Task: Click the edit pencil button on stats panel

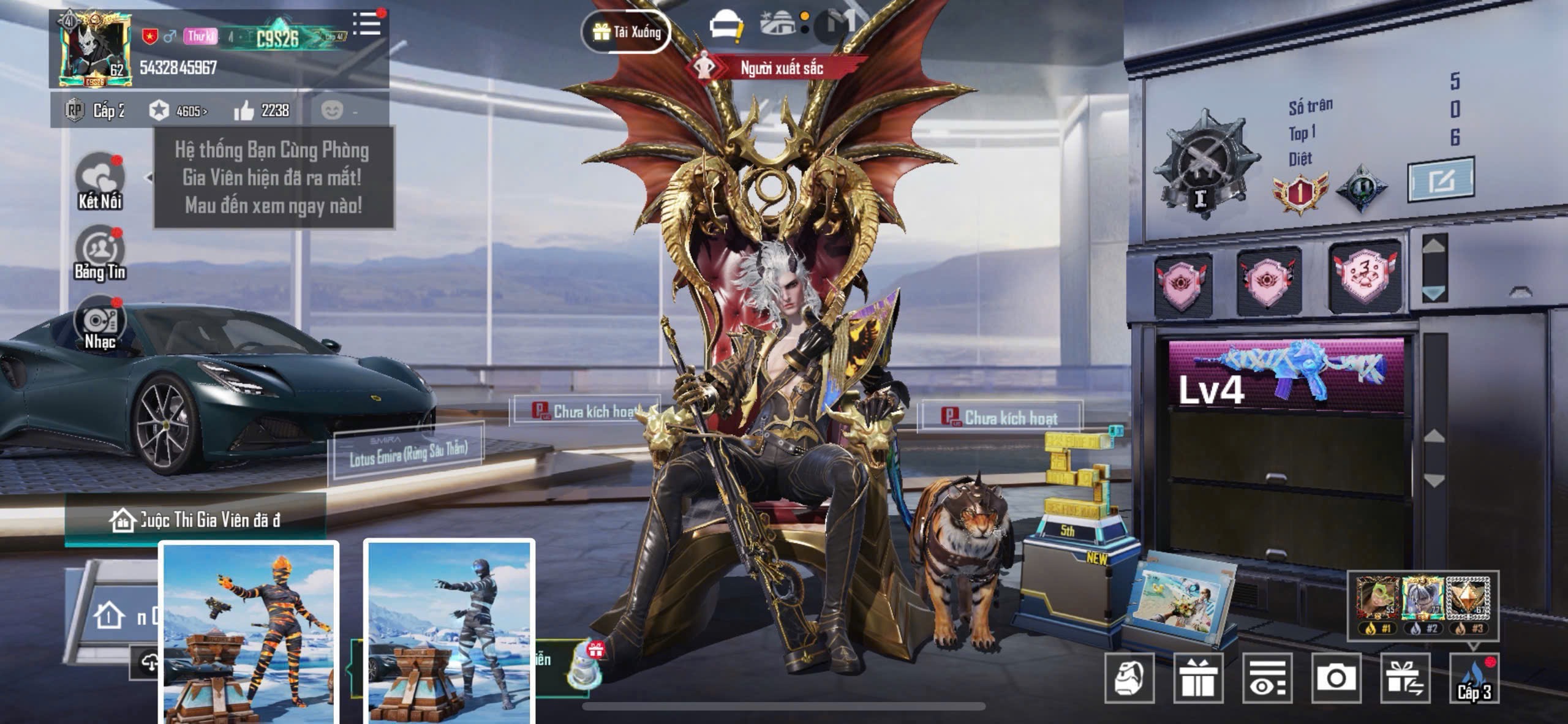Action: click(1440, 179)
